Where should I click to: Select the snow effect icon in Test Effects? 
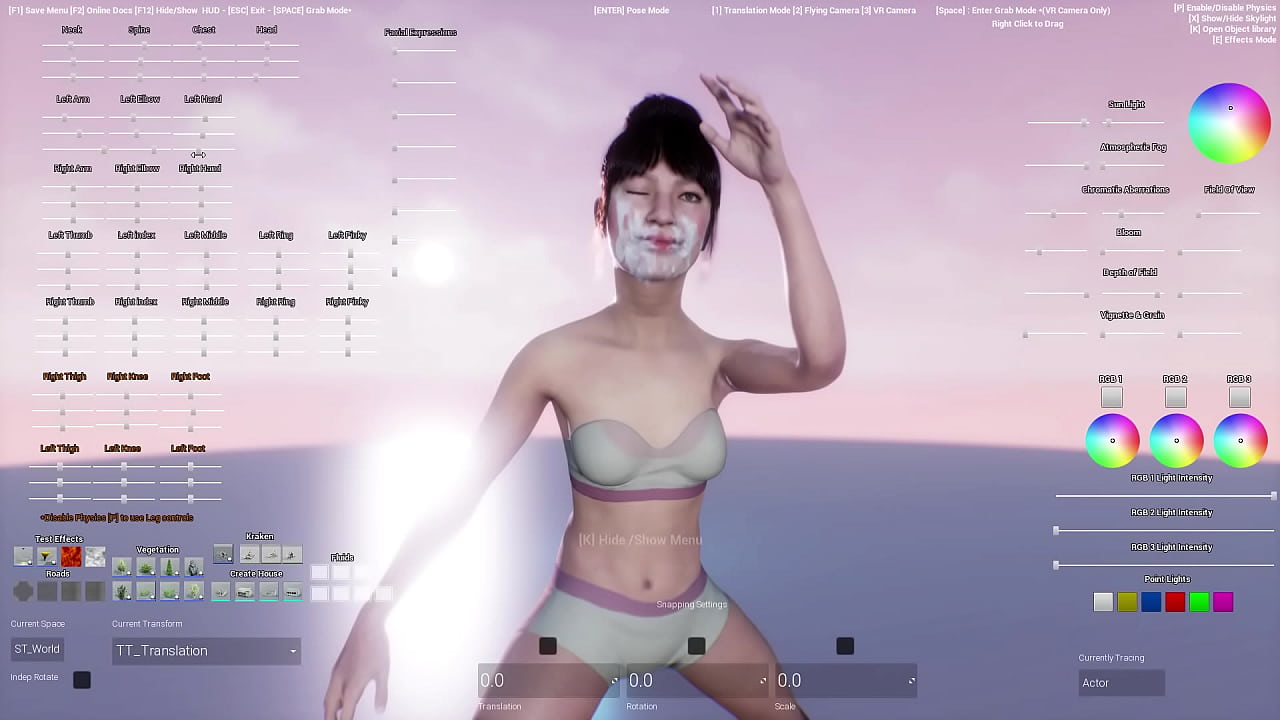95,556
